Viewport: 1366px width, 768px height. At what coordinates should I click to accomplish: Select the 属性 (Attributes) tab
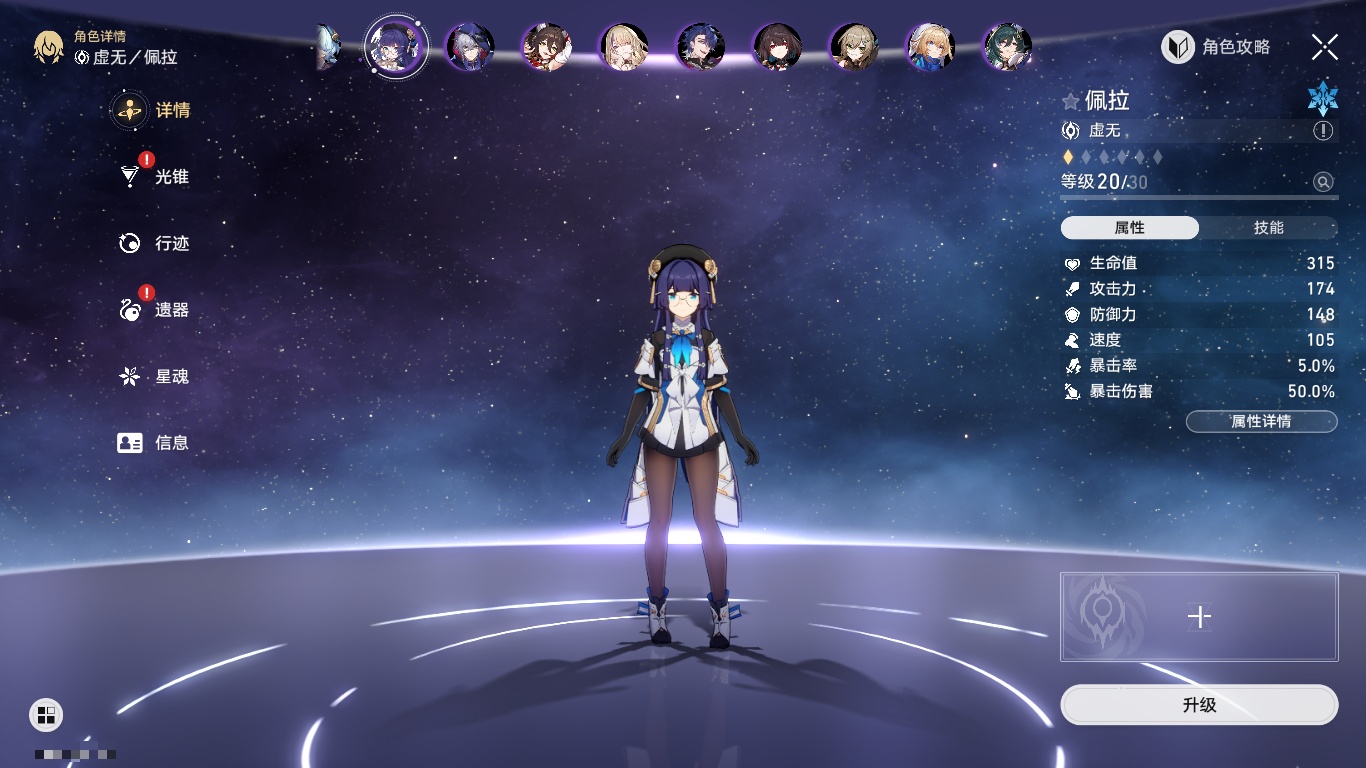tap(1130, 228)
